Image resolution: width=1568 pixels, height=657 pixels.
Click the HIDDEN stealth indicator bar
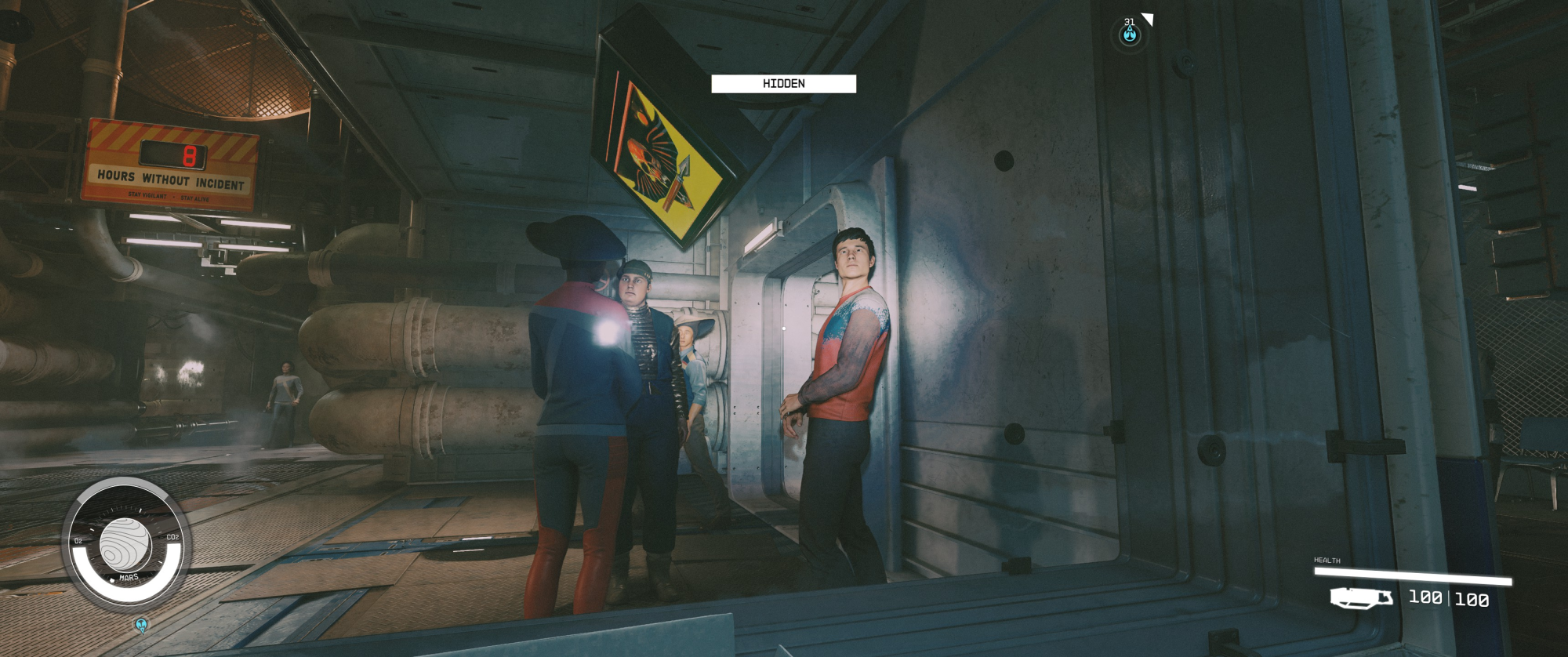[x=783, y=84]
